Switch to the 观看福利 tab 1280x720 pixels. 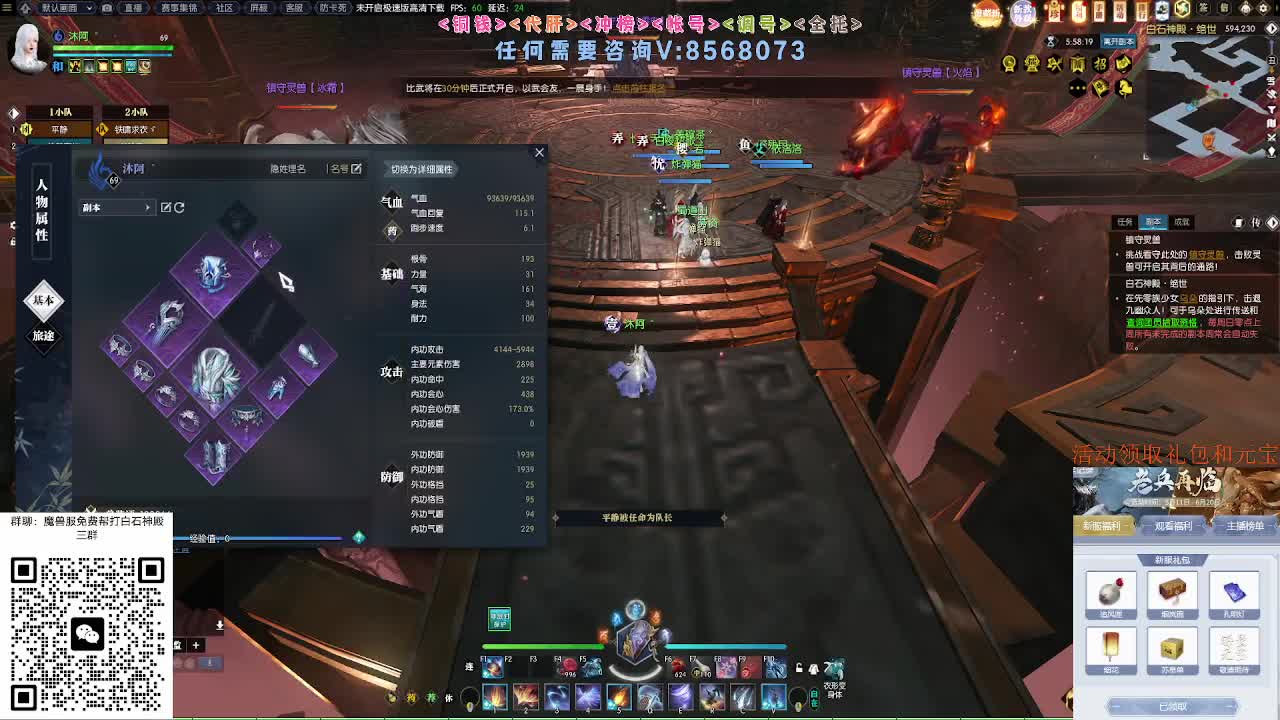coord(1172,528)
